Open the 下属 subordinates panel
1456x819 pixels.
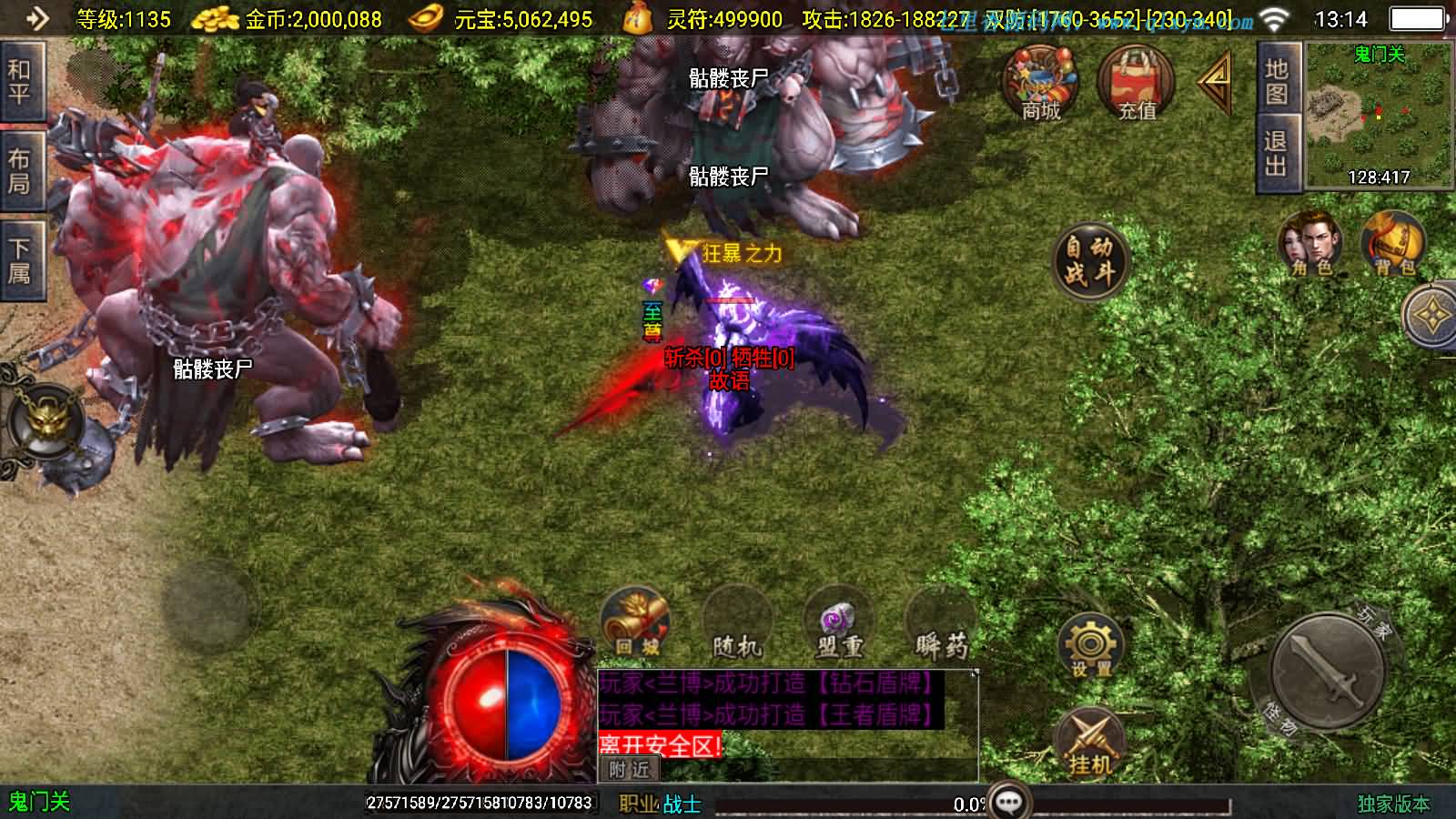click(x=20, y=261)
